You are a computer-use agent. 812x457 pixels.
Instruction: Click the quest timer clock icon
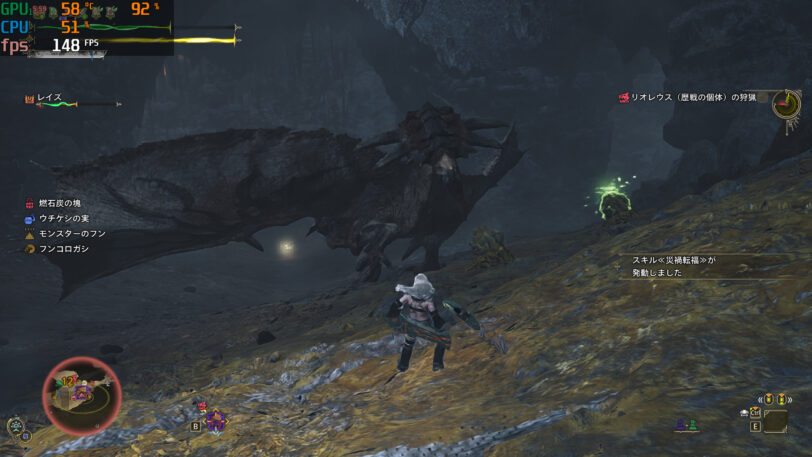(786, 103)
